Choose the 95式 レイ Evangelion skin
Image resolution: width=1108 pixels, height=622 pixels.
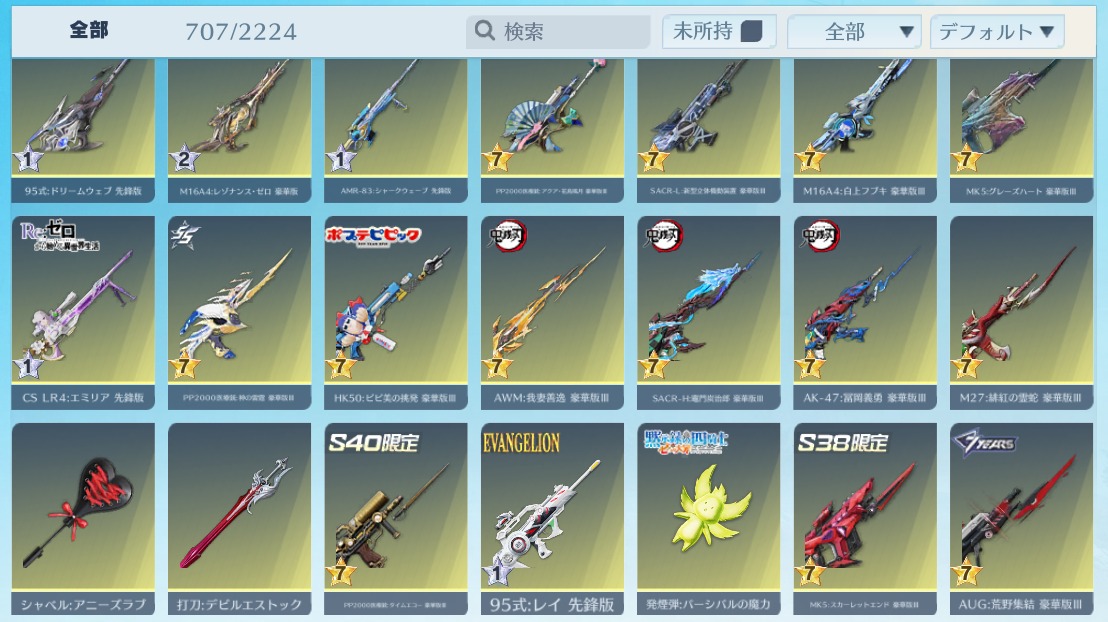(x=553, y=515)
